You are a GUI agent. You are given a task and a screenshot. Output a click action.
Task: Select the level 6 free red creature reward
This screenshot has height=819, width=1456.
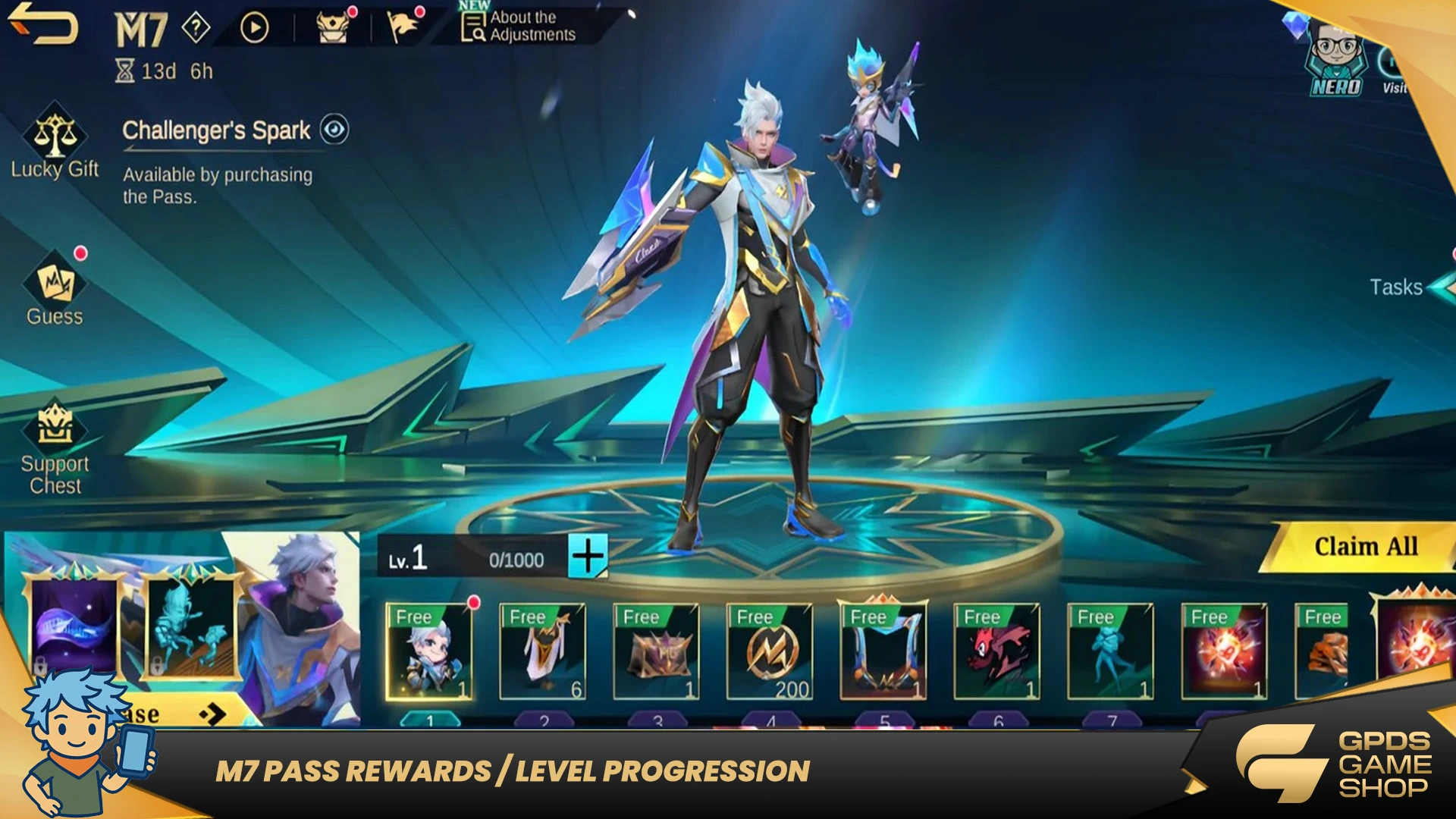(997, 652)
